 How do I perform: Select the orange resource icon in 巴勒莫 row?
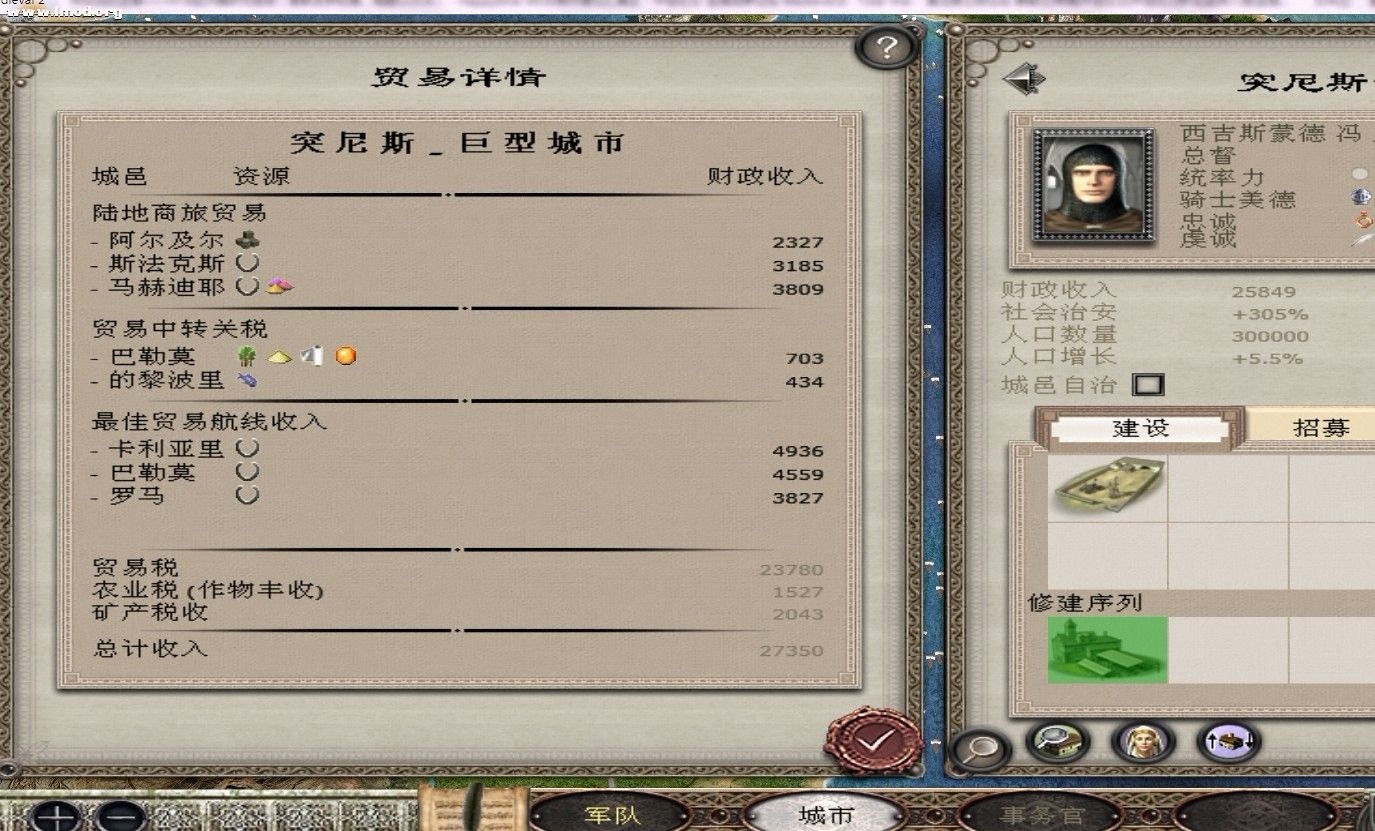click(345, 354)
